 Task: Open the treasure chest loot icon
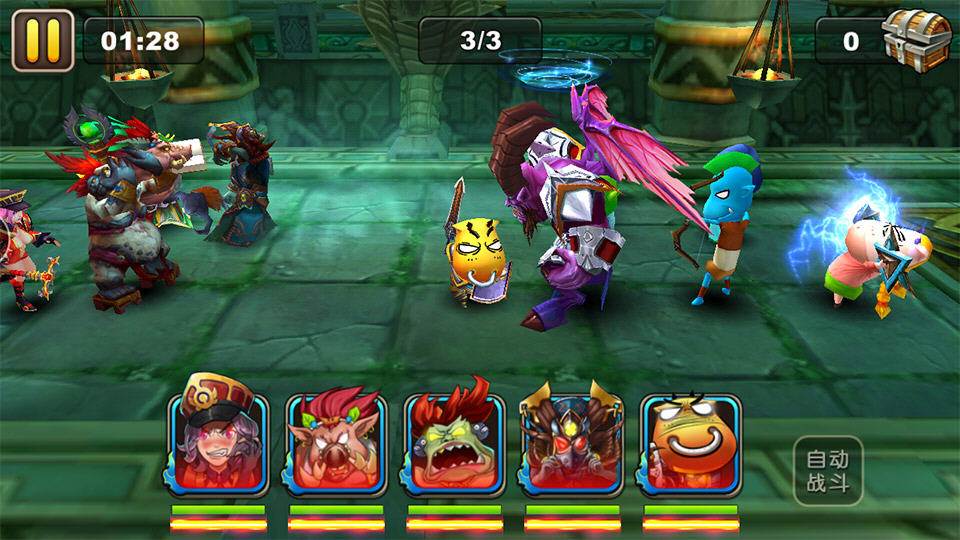(x=915, y=40)
